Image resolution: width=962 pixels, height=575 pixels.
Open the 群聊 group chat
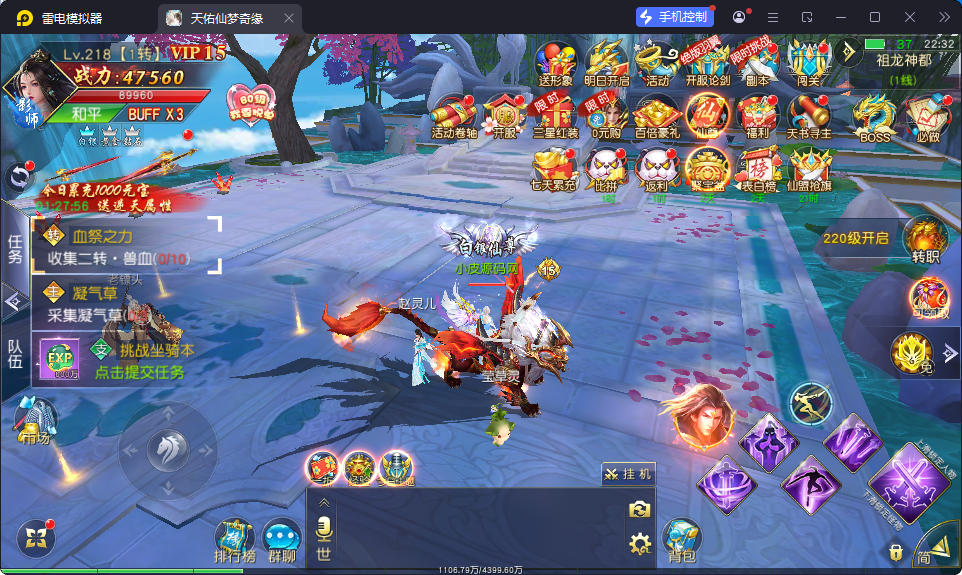[x=282, y=540]
